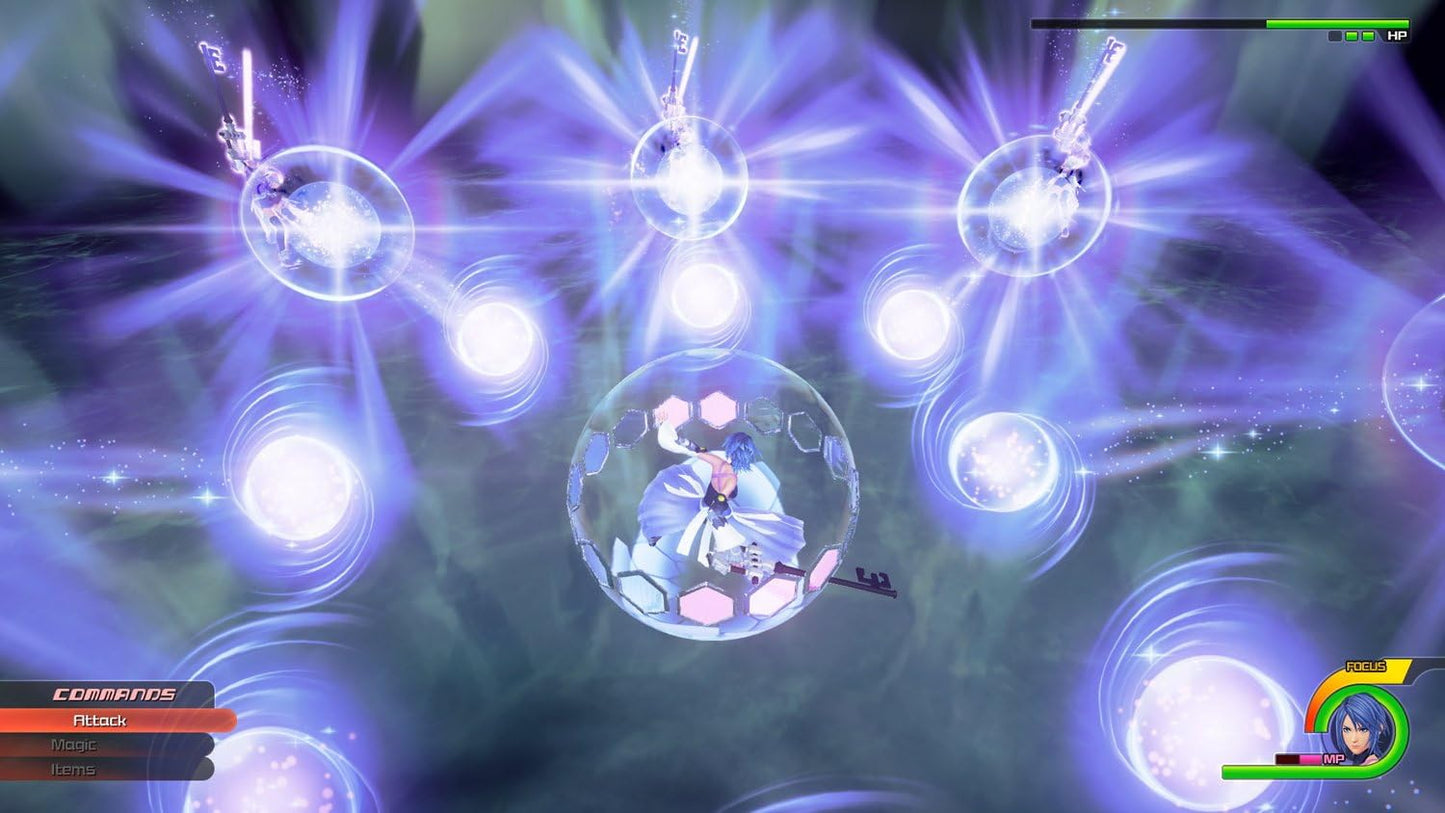
Task: Select the rightmost green HP segment square
Action: (1368, 36)
